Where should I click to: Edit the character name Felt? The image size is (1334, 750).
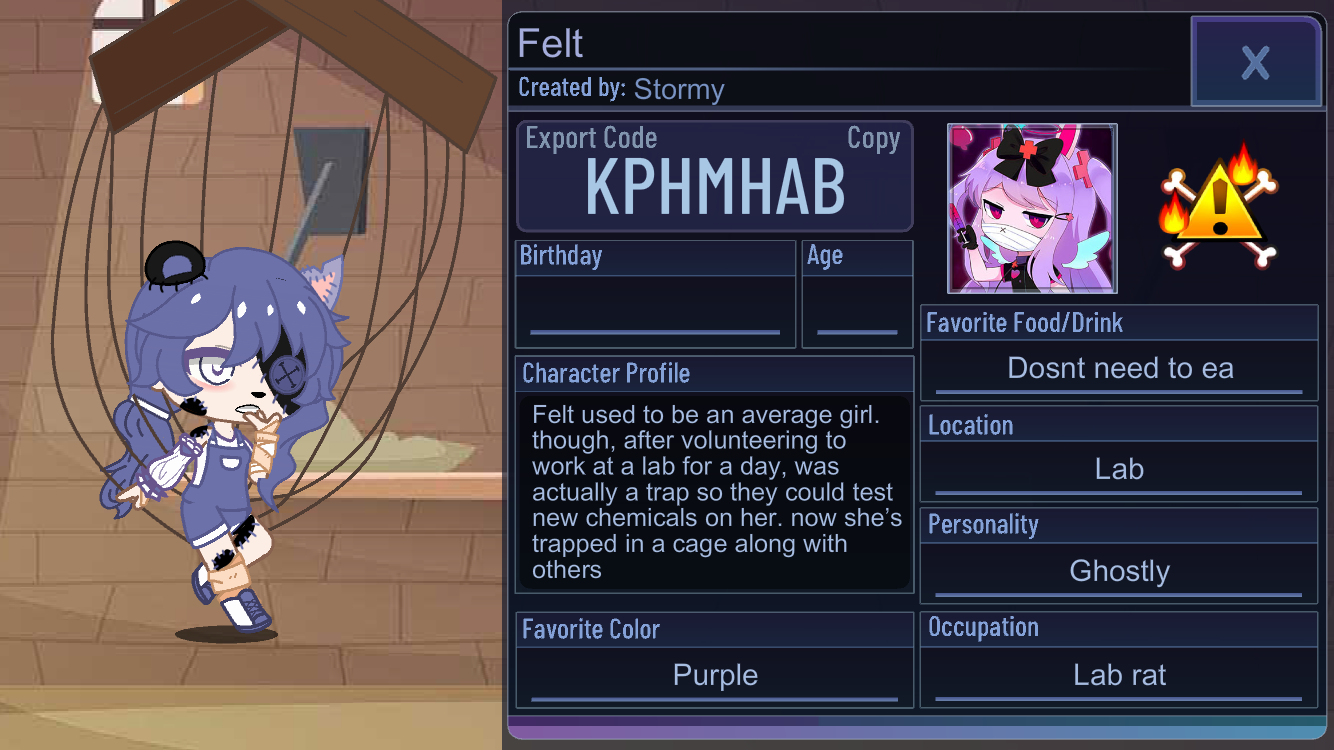(x=551, y=44)
